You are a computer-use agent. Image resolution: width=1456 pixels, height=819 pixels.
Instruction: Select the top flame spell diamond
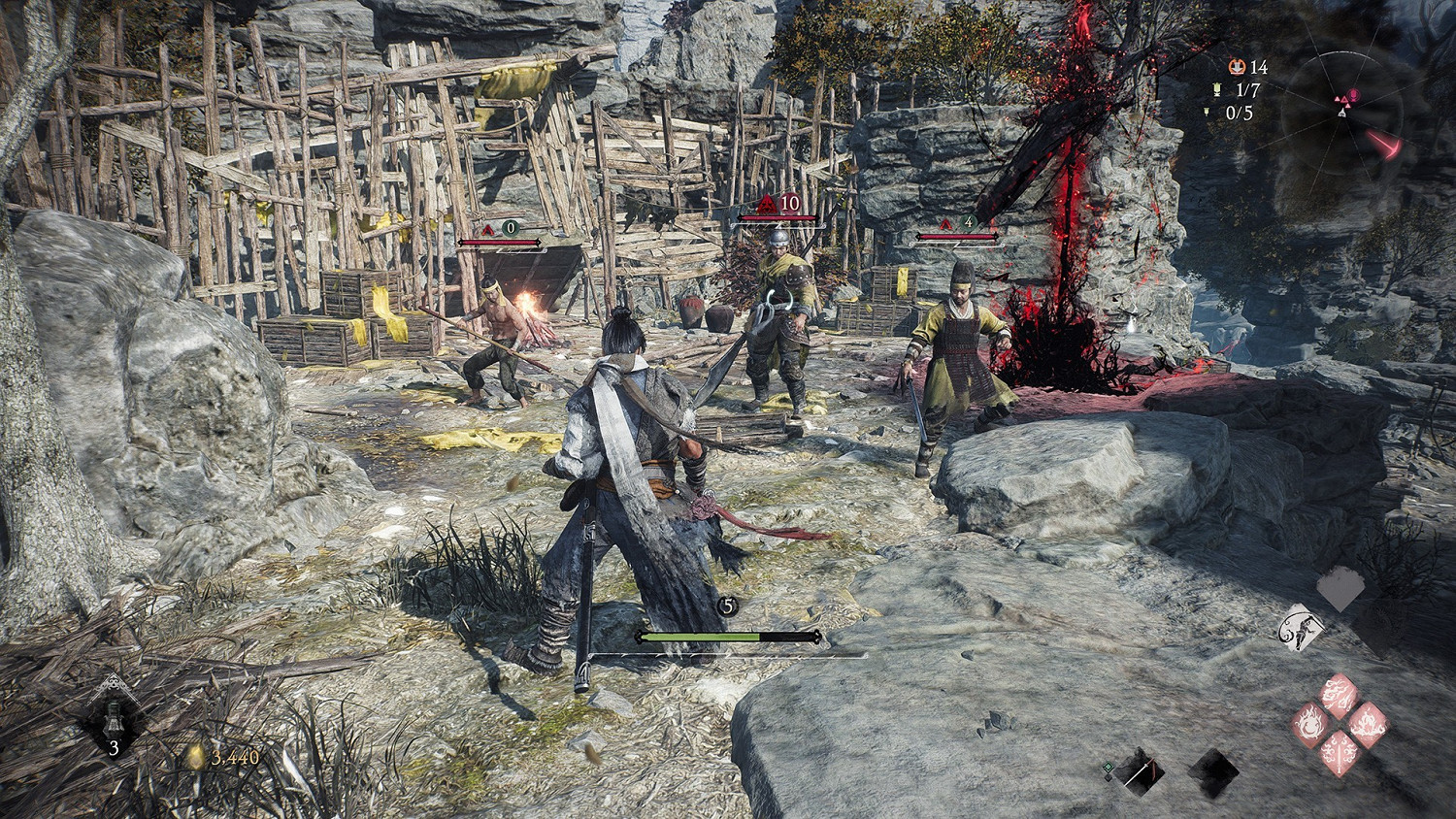(x=1337, y=693)
